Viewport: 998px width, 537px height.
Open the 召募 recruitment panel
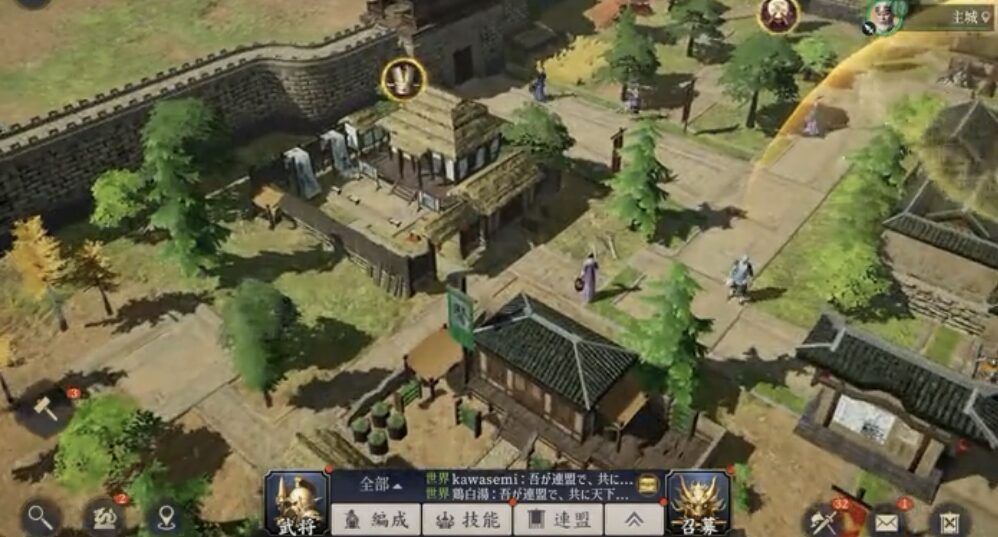coord(698,504)
